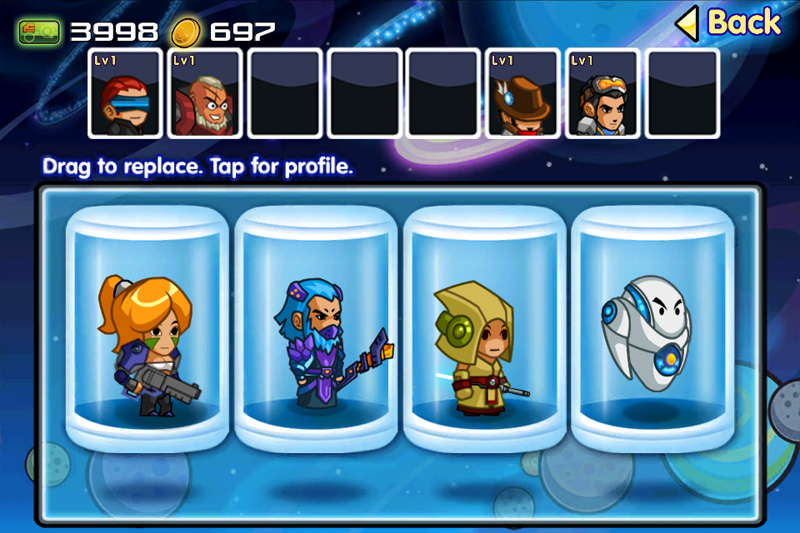Image resolution: width=800 pixels, height=533 pixels.
Task: Go back using the Back button
Action: click(x=730, y=22)
